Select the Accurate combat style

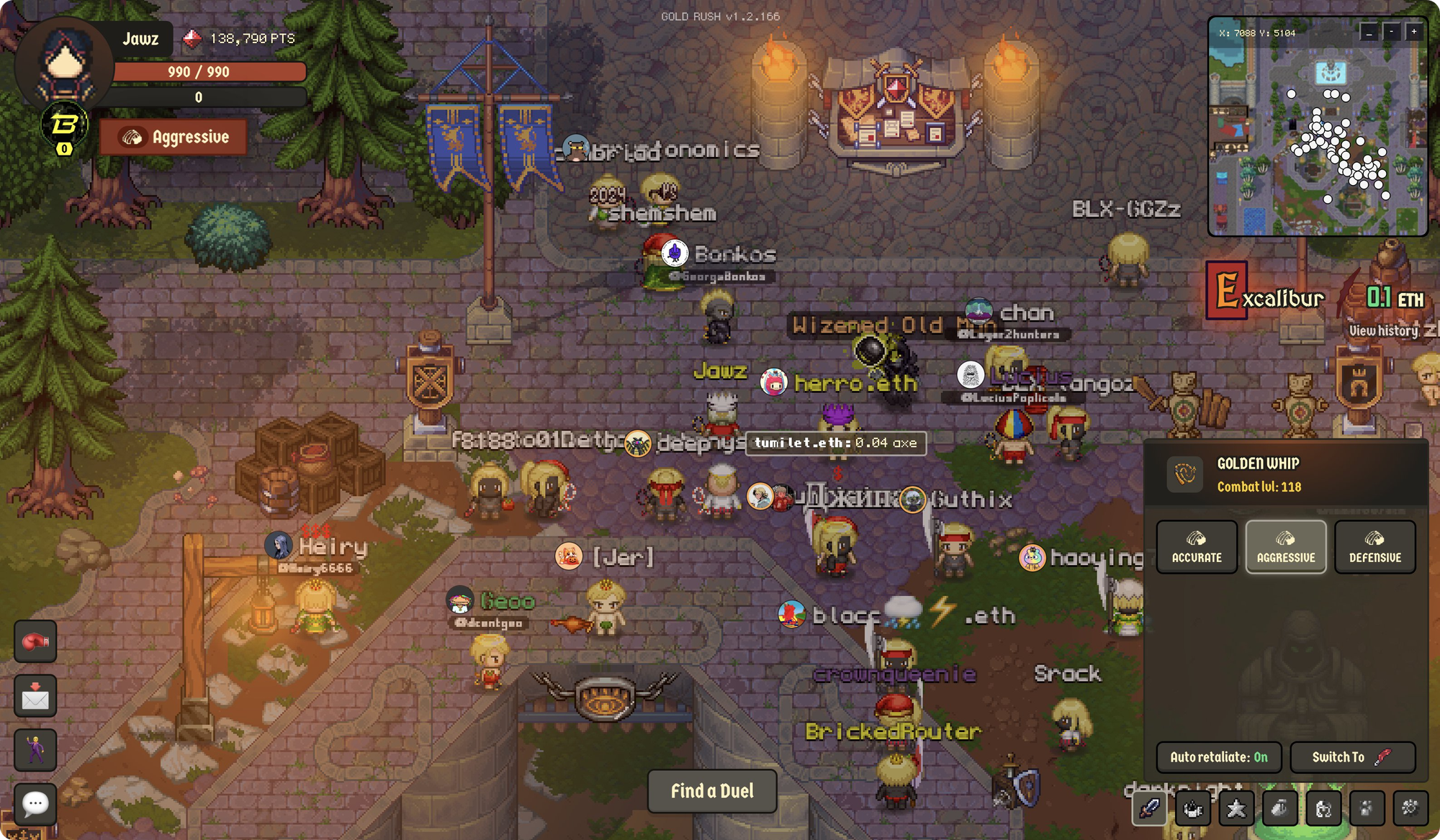[1197, 547]
